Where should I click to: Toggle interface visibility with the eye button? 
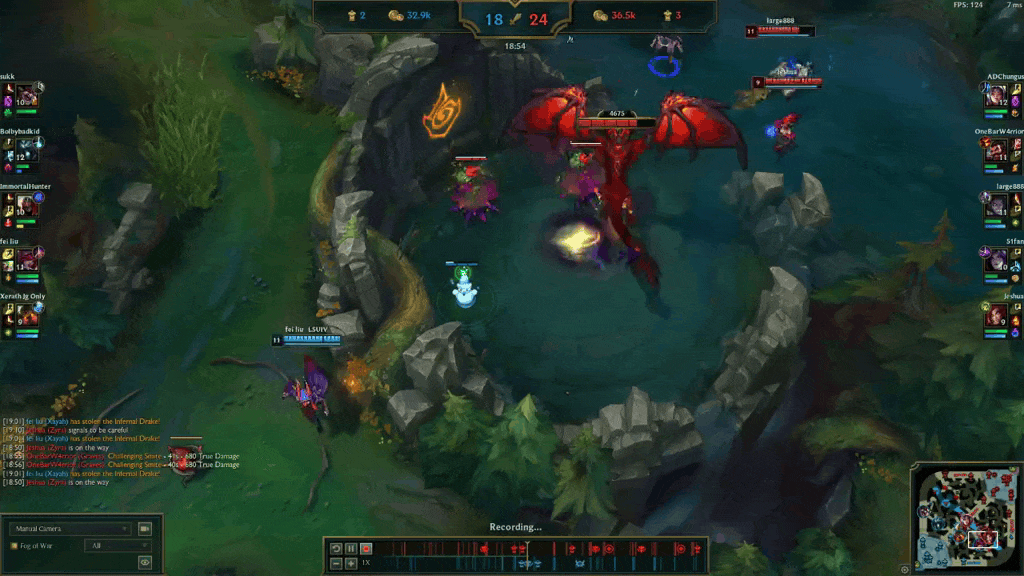pos(145,563)
